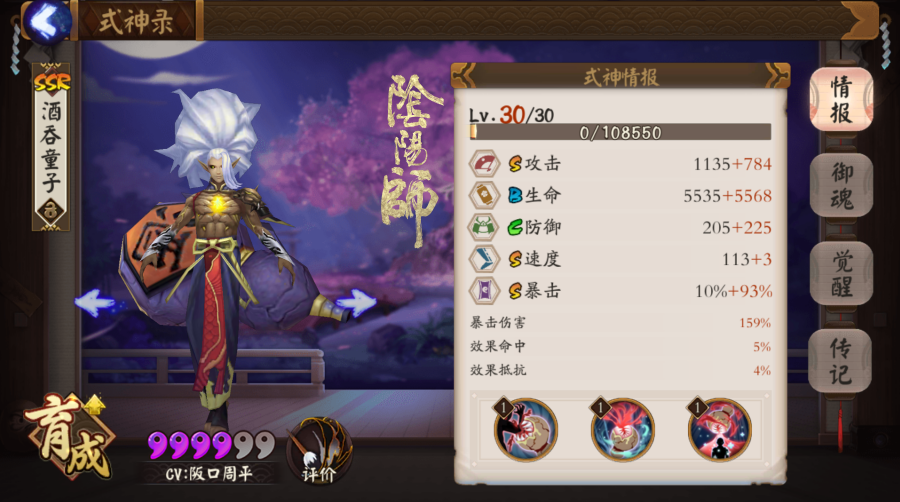Image resolution: width=900 pixels, height=502 pixels.
Task: Show the previous shikigami with left arrow
Action: (94, 302)
